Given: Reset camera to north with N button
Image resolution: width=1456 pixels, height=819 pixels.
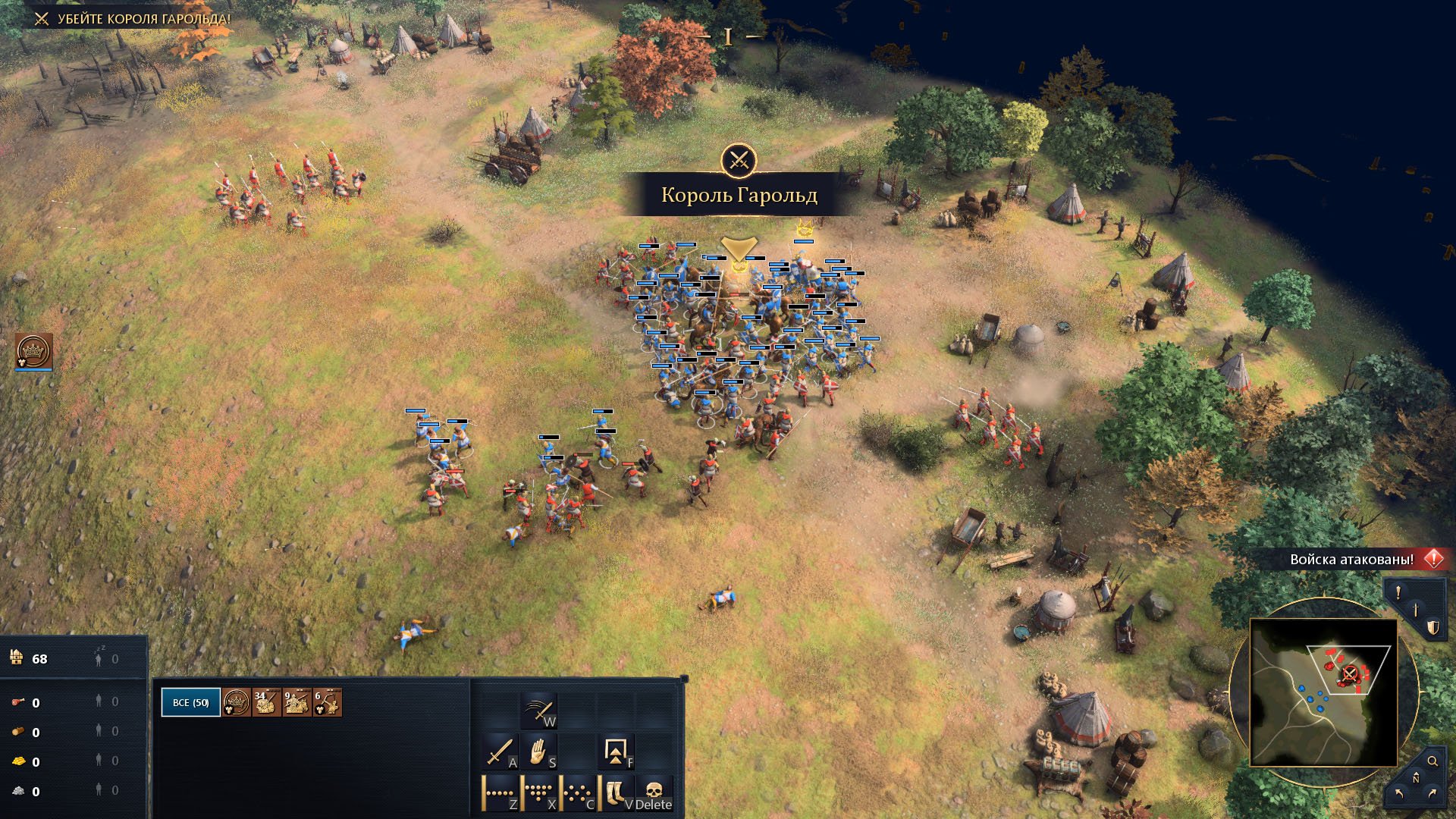Looking at the screenshot, I should tap(1415, 780).
